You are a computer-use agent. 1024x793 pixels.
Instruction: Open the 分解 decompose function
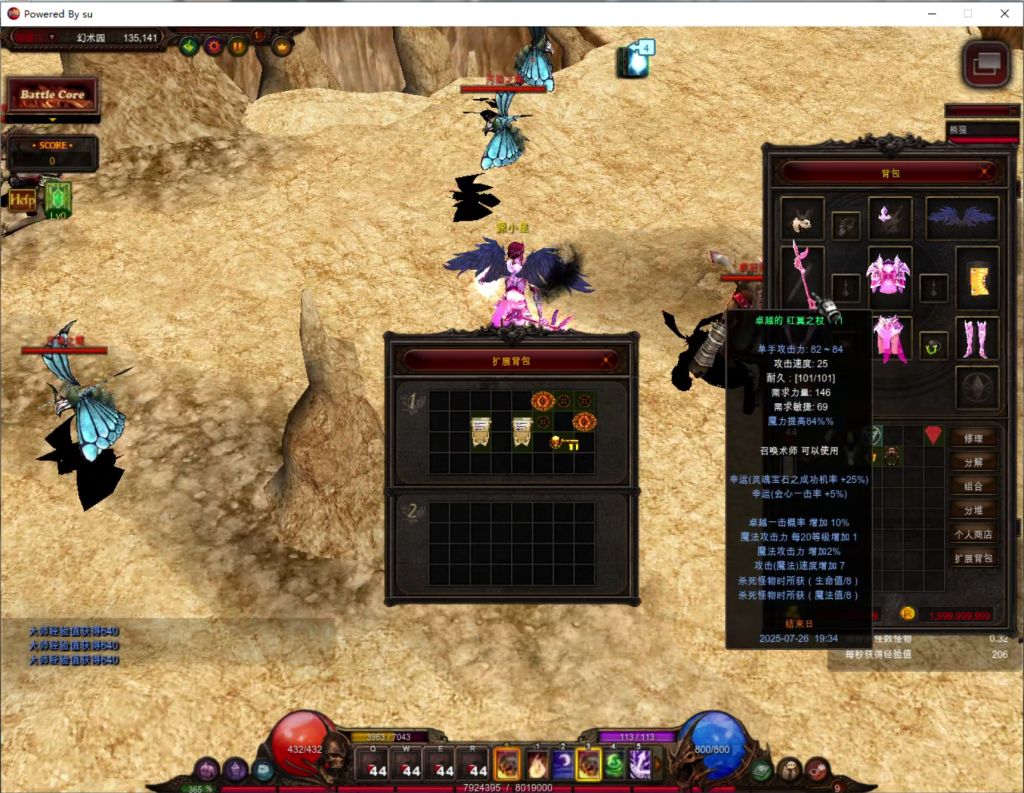coord(973,462)
